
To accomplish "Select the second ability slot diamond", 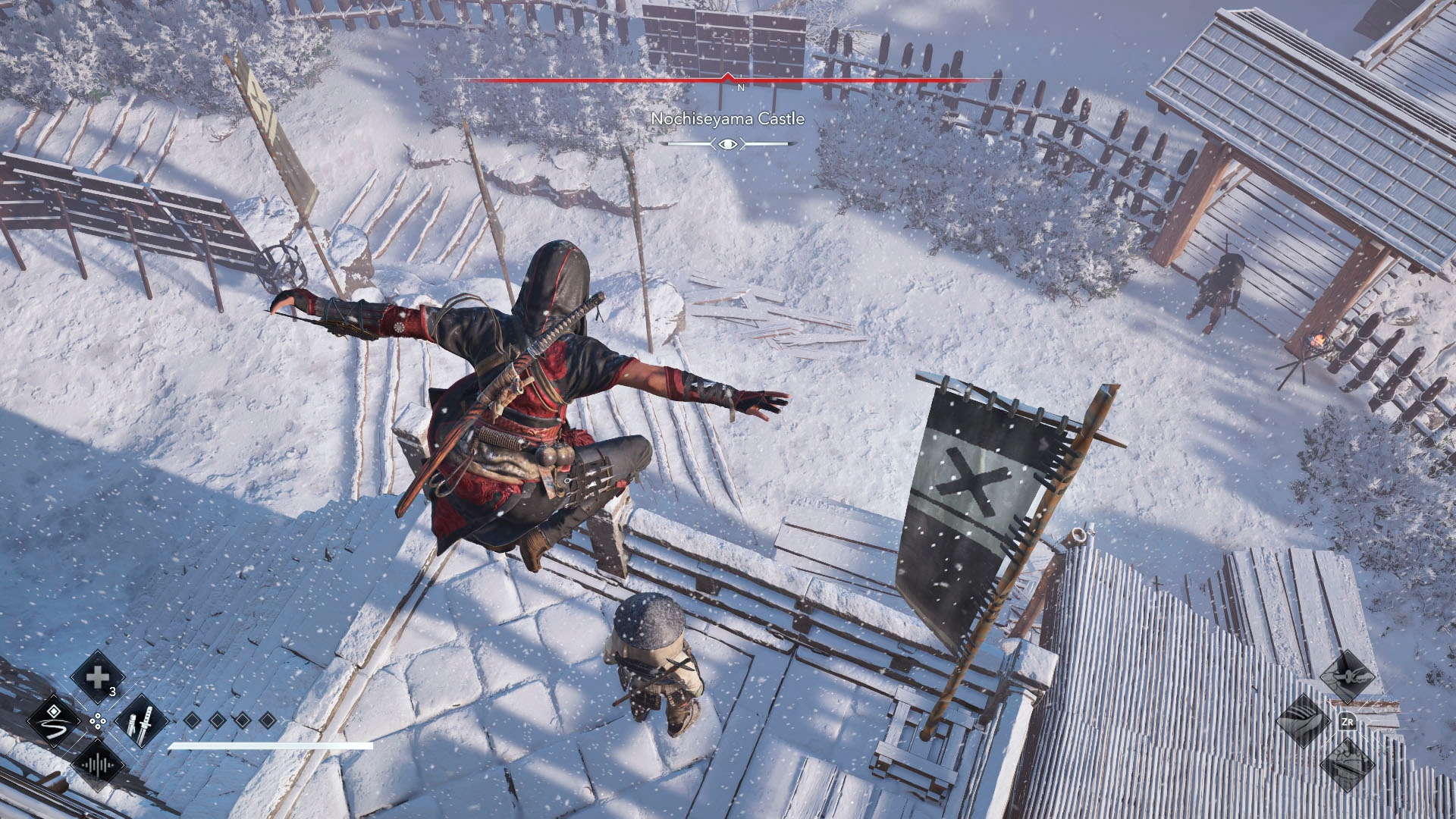I will click(x=217, y=720).
